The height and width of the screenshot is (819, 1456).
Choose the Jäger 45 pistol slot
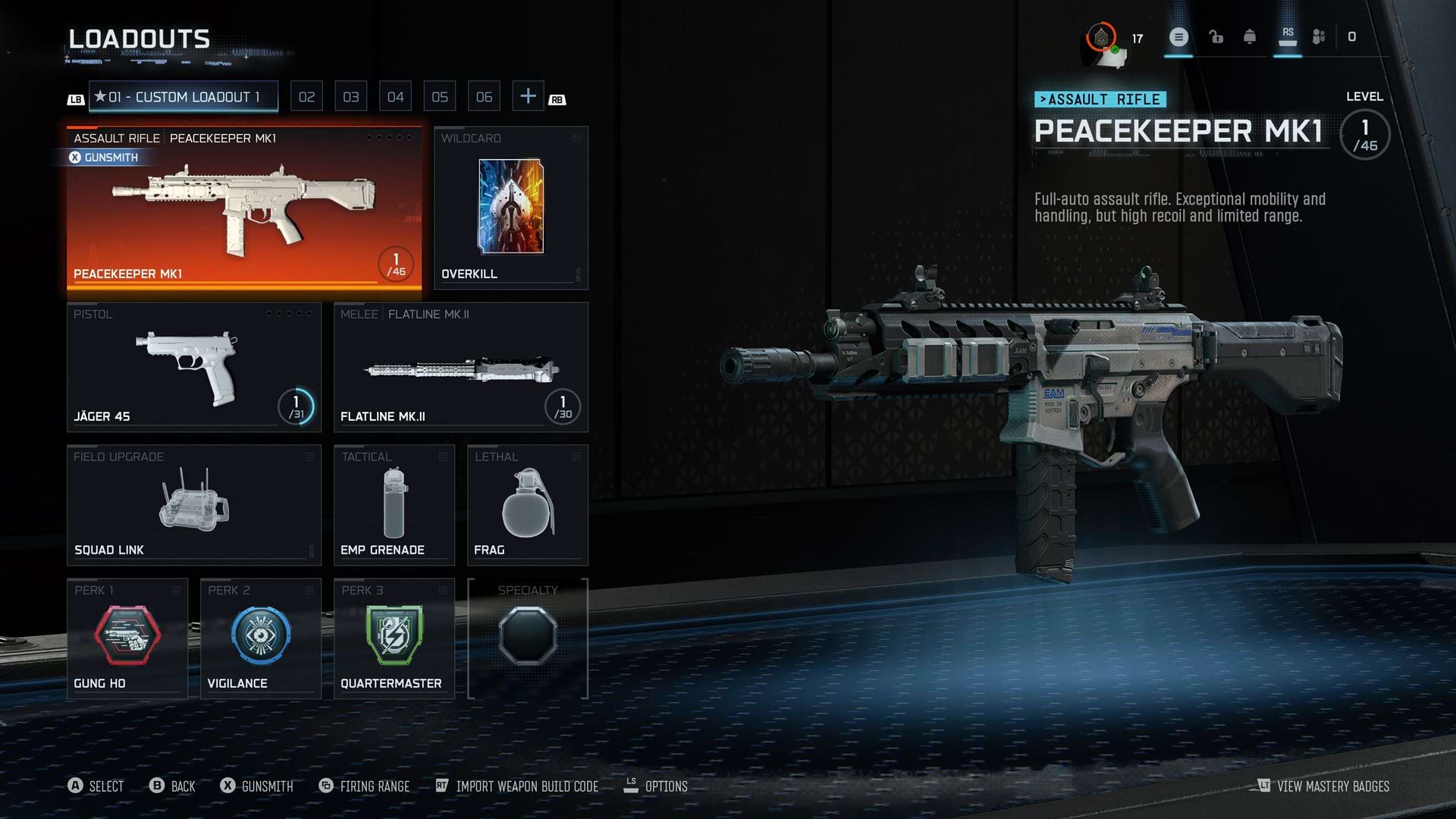[193, 367]
